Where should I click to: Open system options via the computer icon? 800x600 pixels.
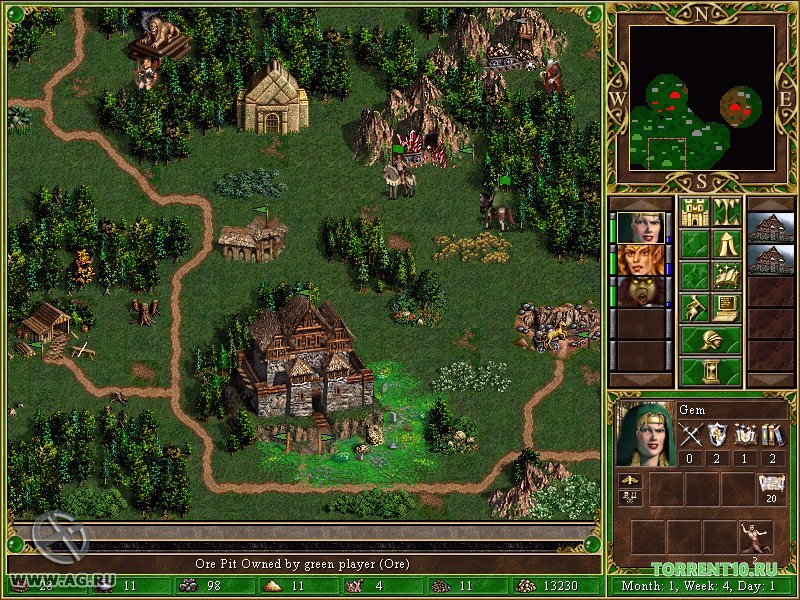coord(726,308)
